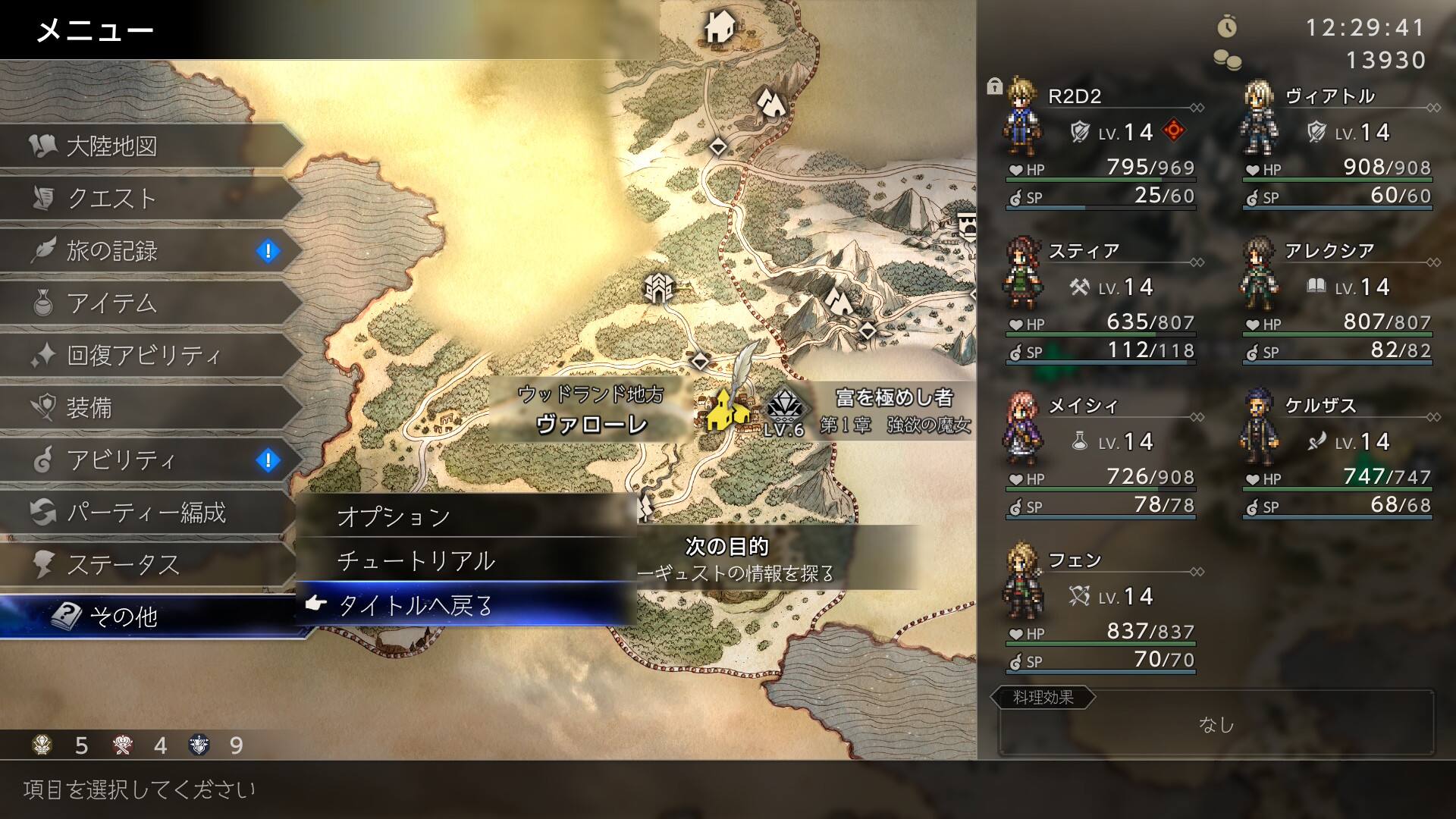
Task: Select party member メイシィ
Action: pos(1100,453)
